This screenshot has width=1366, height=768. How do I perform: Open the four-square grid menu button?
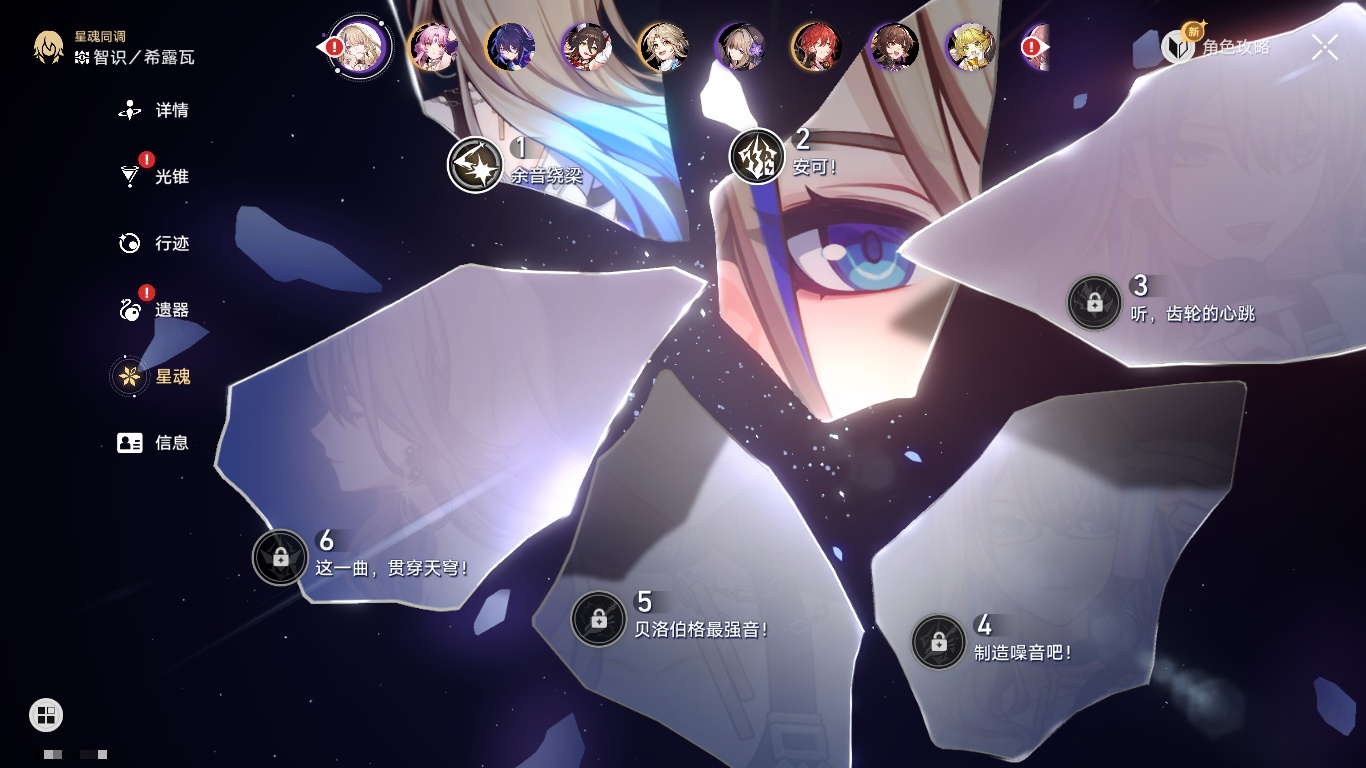click(46, 714)
